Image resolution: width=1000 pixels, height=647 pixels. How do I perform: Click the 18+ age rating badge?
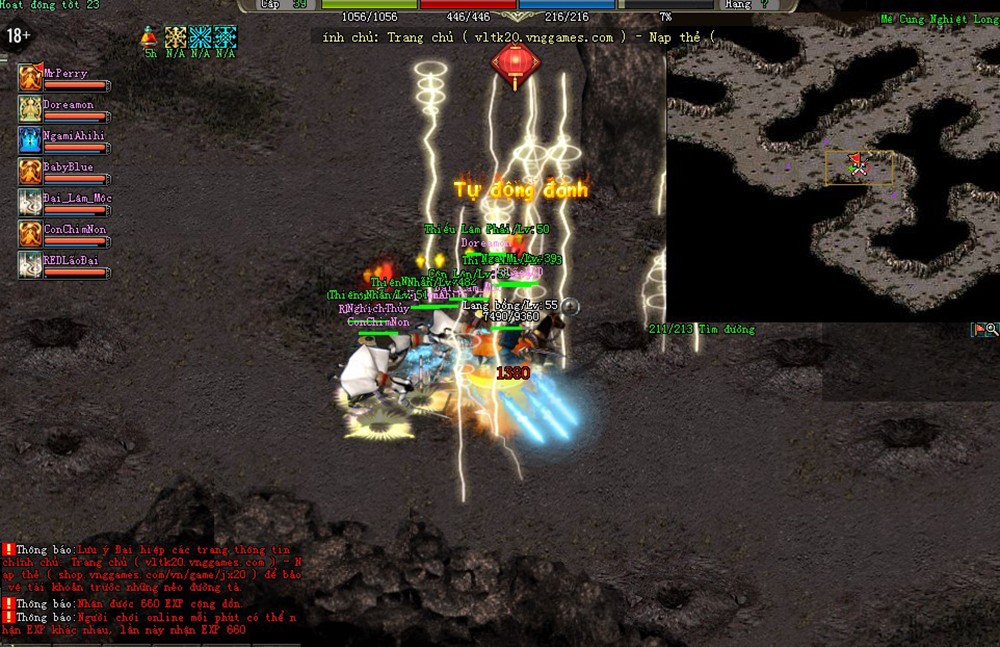pos(19,37)
